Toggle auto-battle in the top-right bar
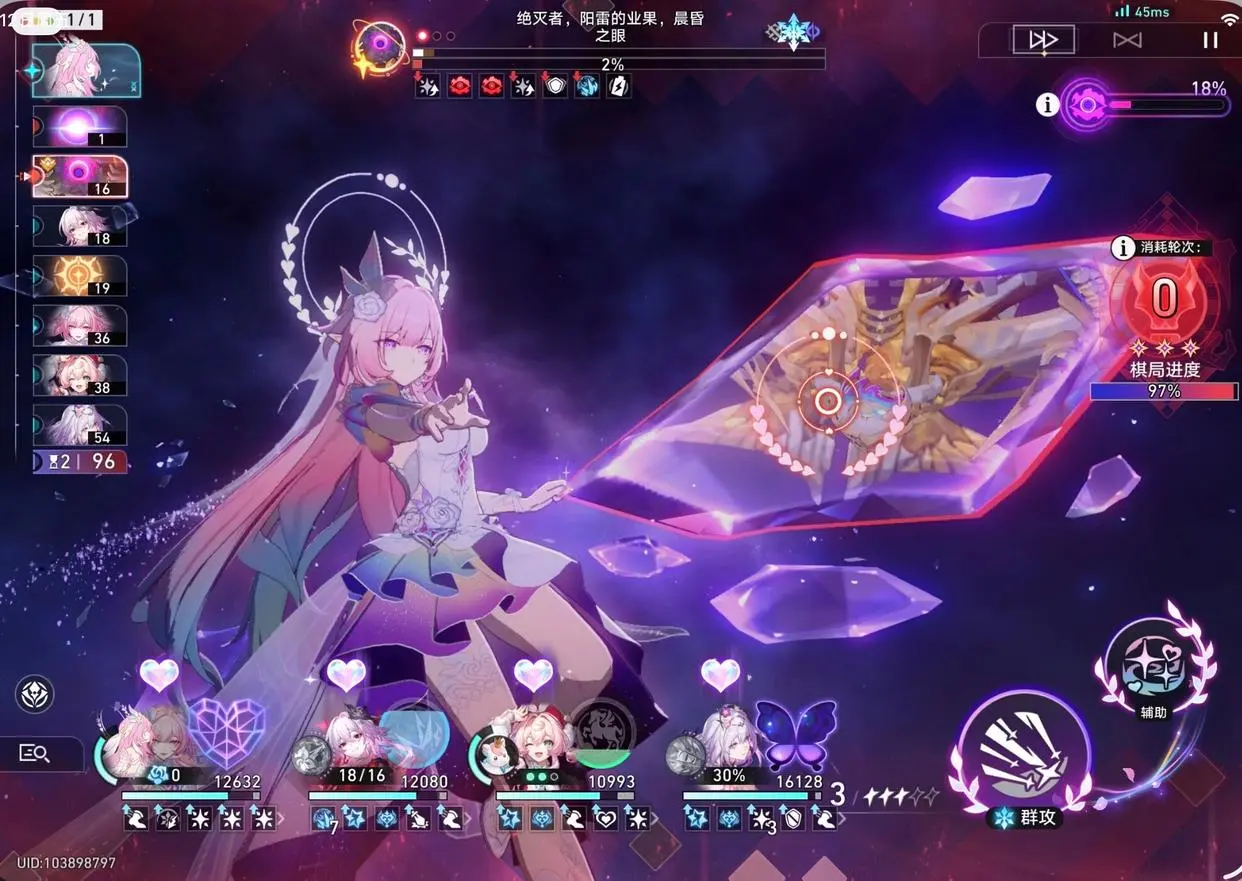The image size is (1242, 881). tap(1127, 40)
